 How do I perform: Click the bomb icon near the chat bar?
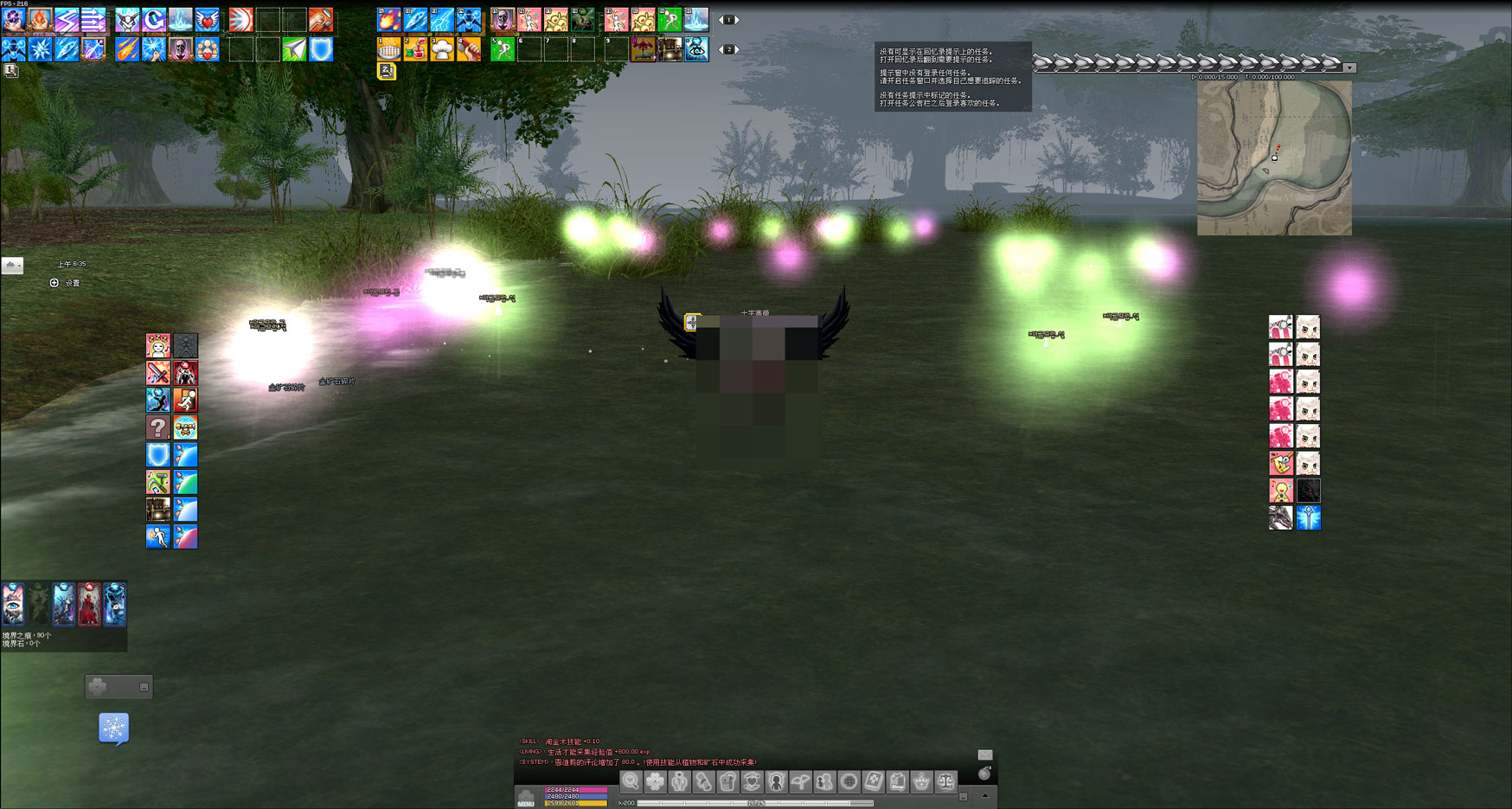[983, 773]
